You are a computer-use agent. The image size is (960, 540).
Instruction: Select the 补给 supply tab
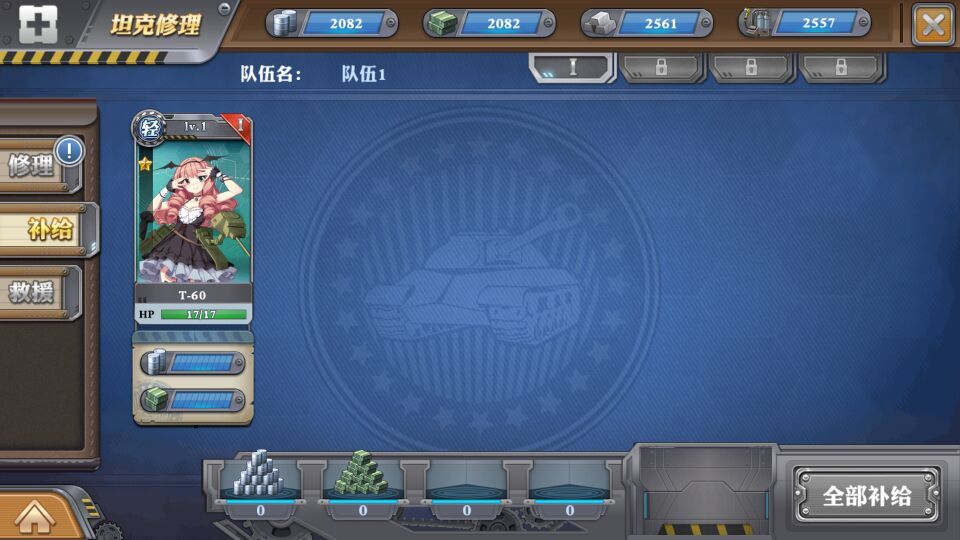click(x=46, y=229)
